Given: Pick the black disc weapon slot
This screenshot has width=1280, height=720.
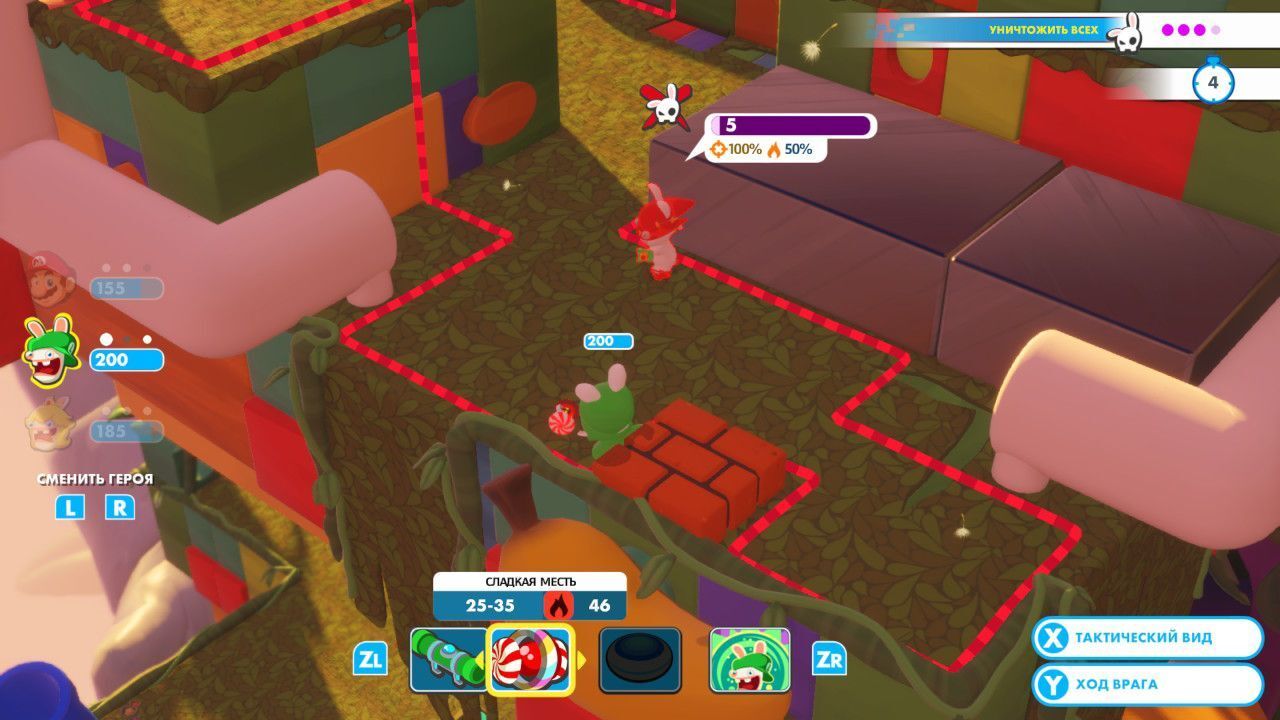Looking at the screenshot, I should click(640, 660).
